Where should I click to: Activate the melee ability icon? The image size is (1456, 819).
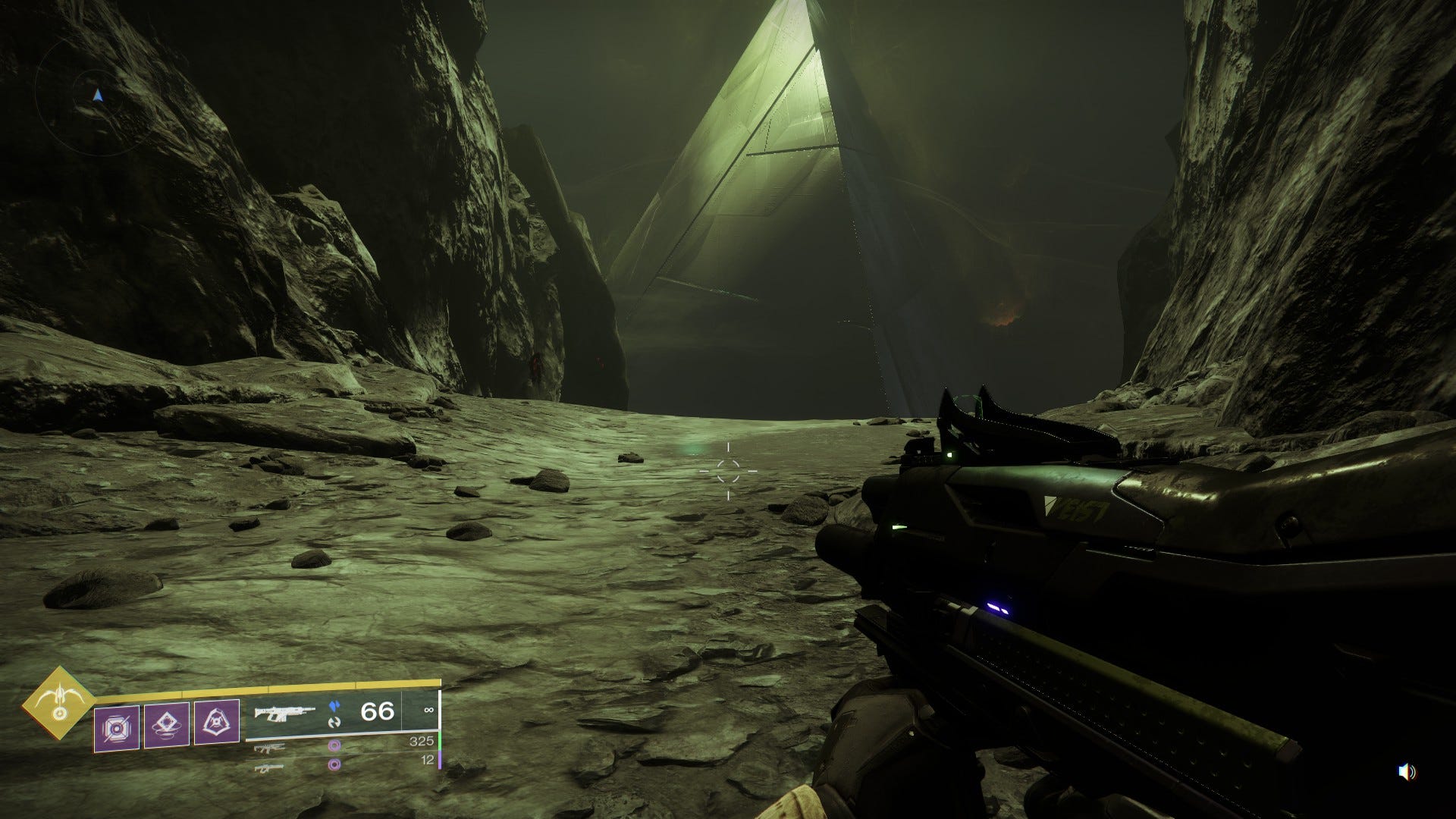[167, 726]
